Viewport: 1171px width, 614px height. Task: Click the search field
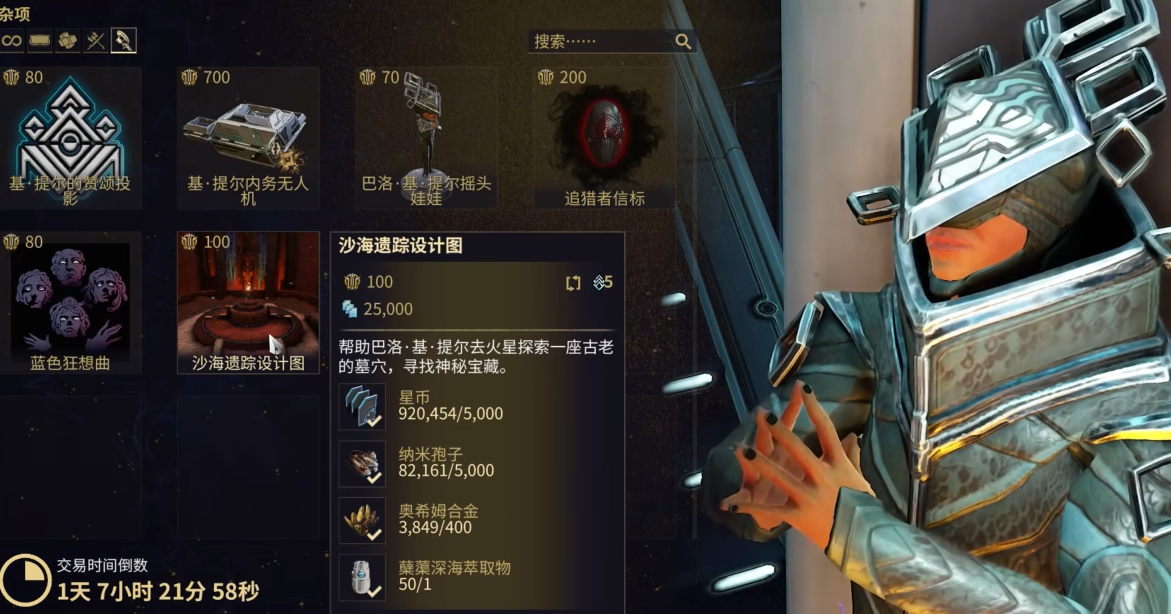tap(602, 41)
